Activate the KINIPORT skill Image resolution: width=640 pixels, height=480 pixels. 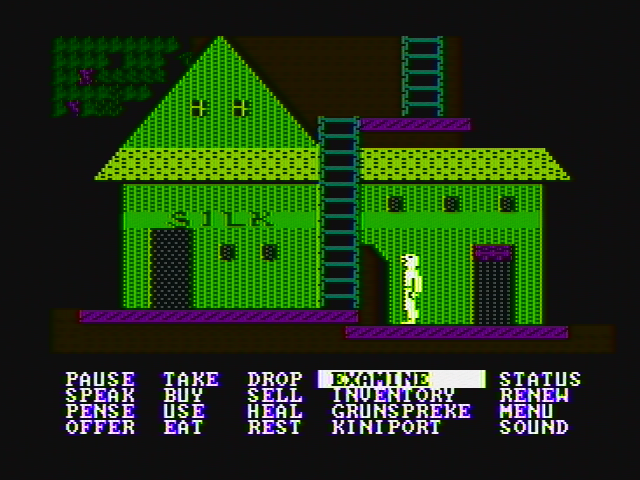[386, 427]
